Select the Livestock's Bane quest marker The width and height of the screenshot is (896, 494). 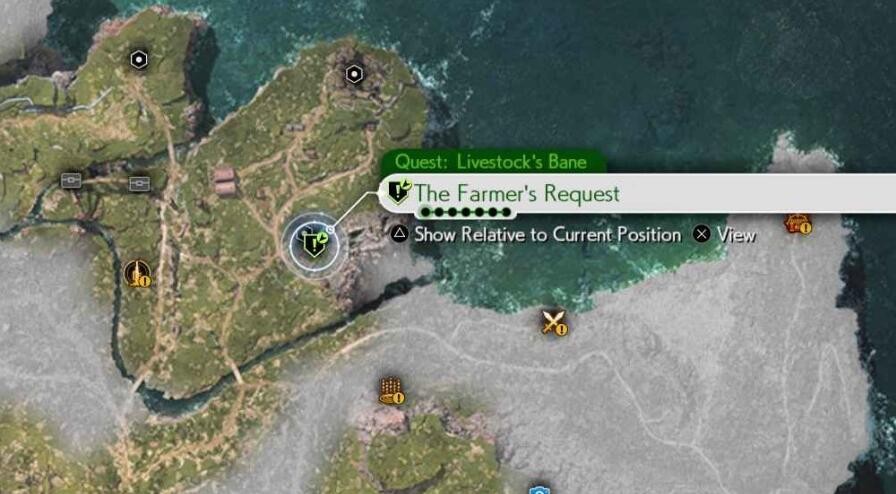click(316, 242)
